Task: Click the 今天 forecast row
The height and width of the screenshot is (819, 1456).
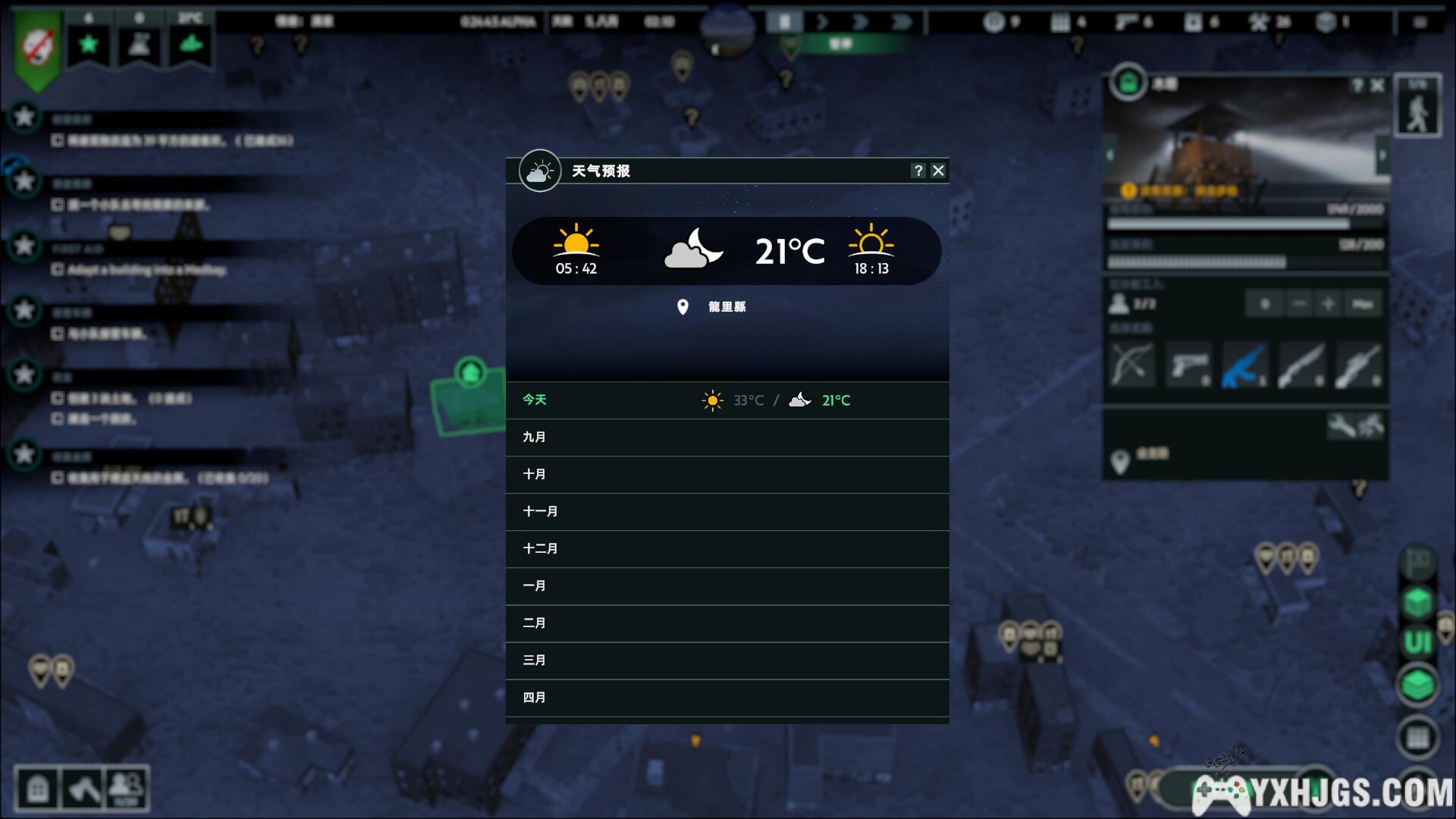Action: point(726,400)
